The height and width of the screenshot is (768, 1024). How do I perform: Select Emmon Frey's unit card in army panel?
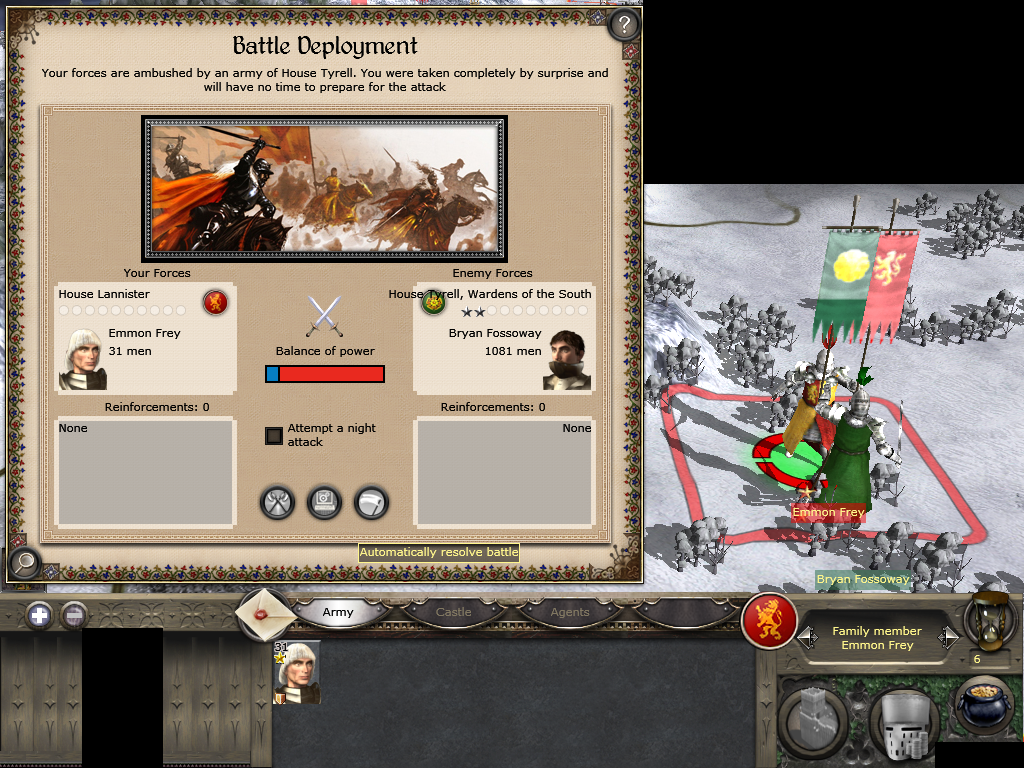click(x=297, y=672)
